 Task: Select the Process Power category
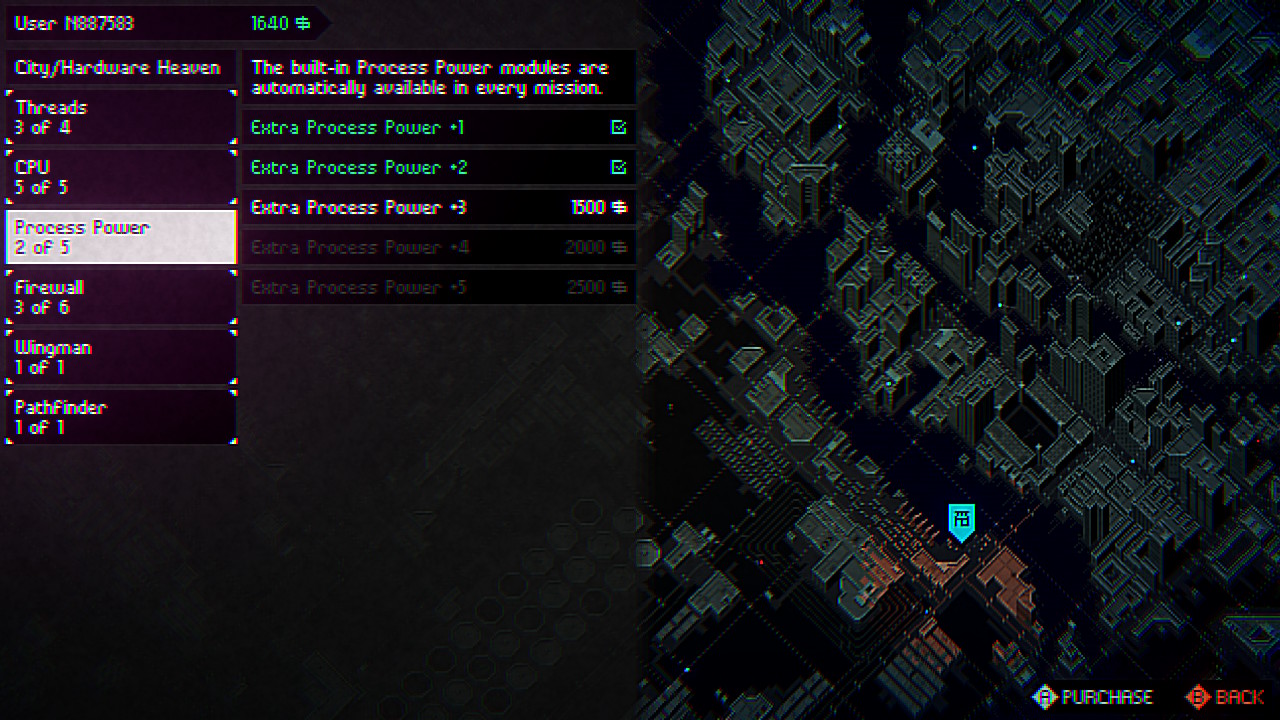pos(120,237)
